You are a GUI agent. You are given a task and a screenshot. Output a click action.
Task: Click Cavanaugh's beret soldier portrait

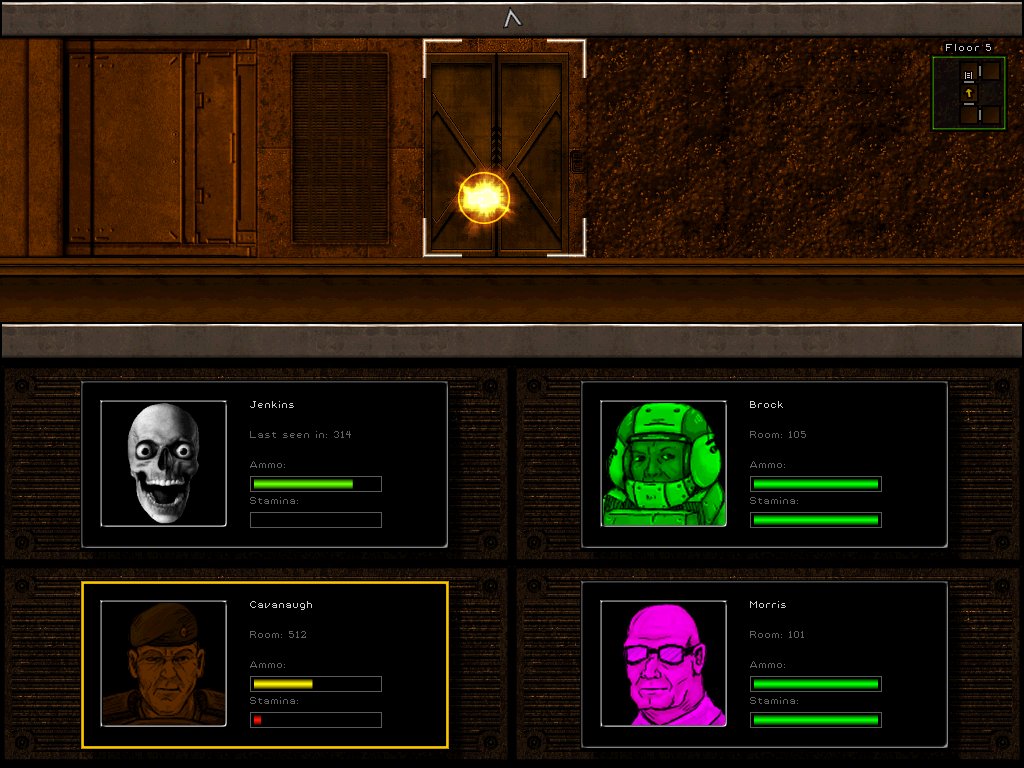tap(163, 663)
